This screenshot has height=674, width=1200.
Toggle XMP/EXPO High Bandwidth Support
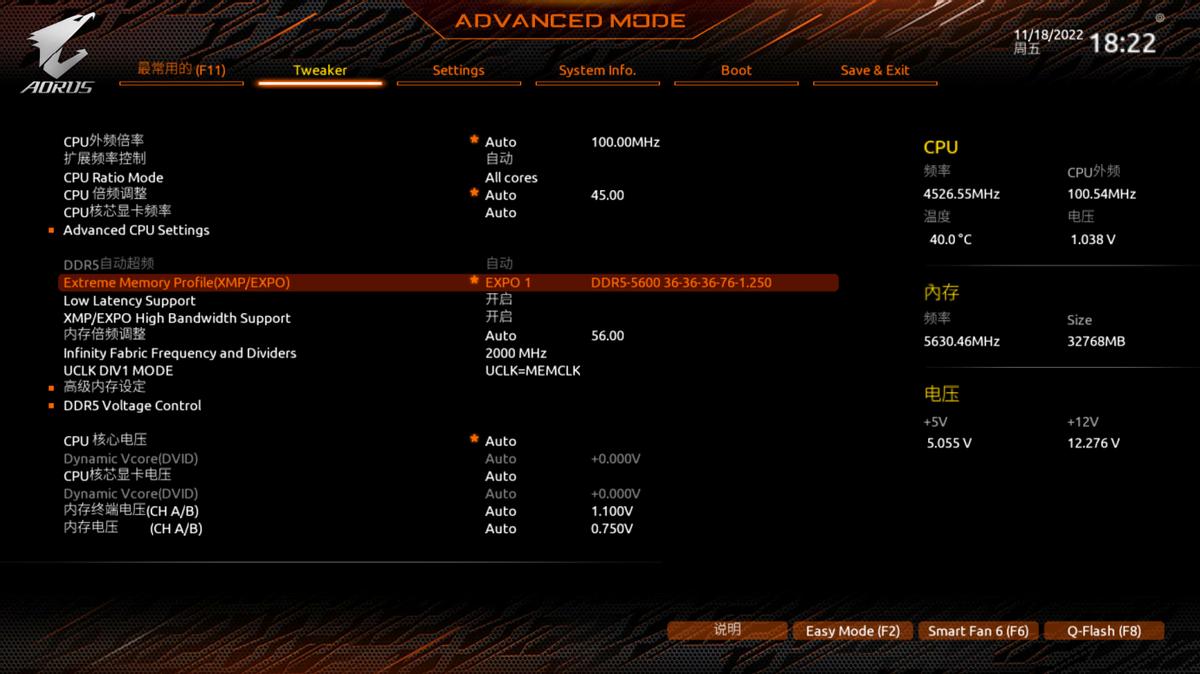(x=177, y=318)
